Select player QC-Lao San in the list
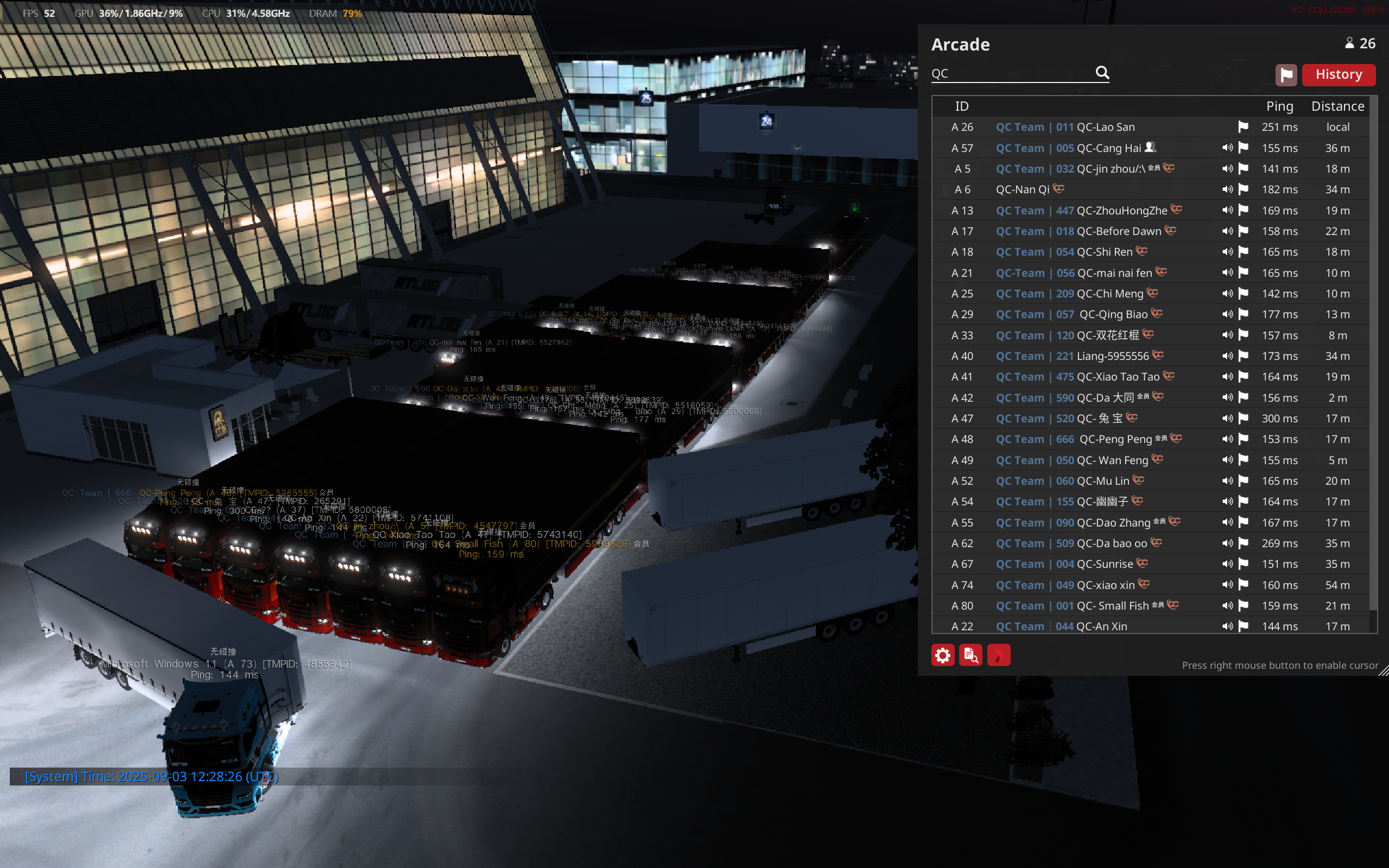This screenshot has height=868, width=1389. click(1105, 127)
